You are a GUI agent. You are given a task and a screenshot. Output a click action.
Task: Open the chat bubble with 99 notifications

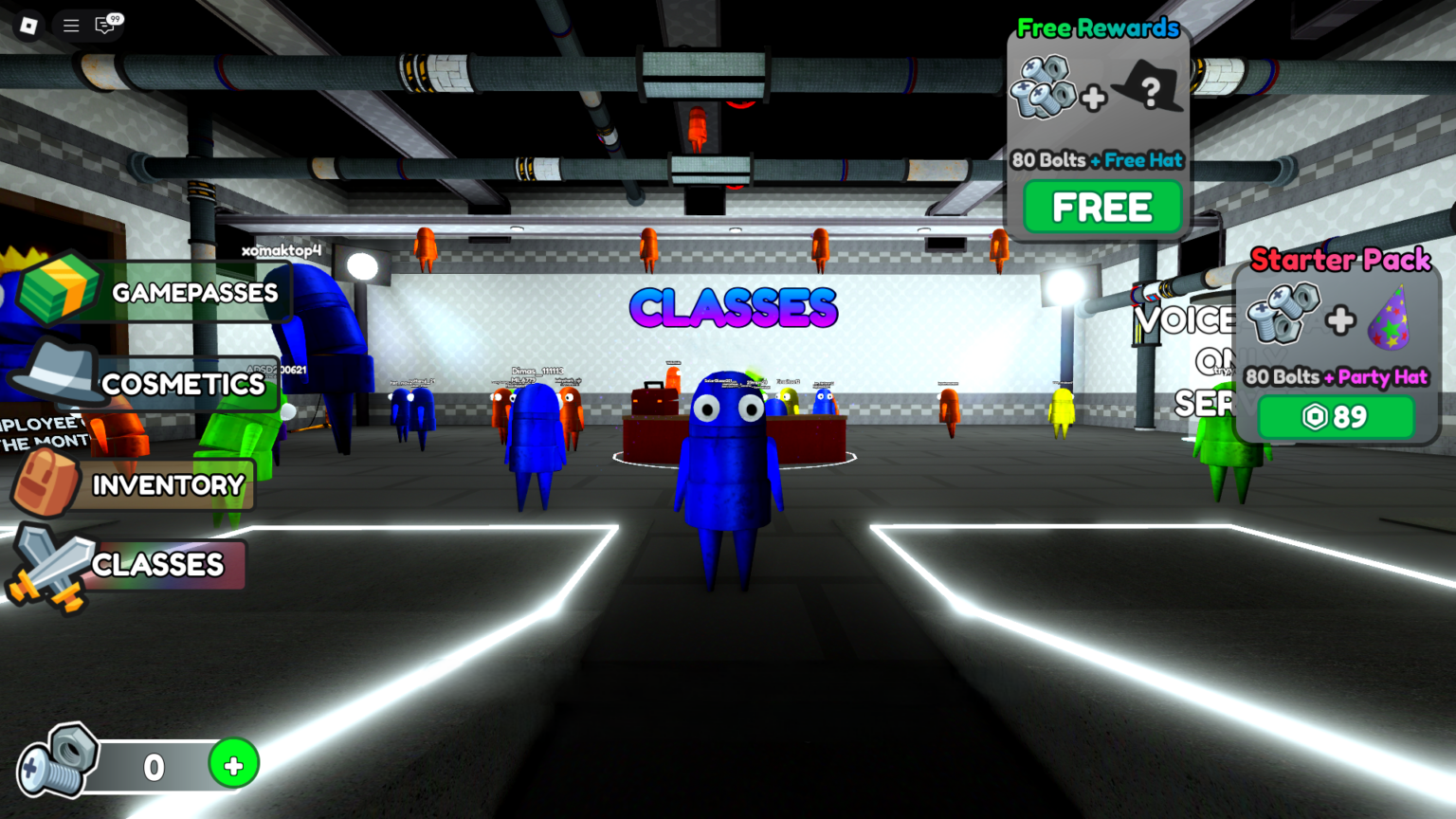(x=106, y=26)
